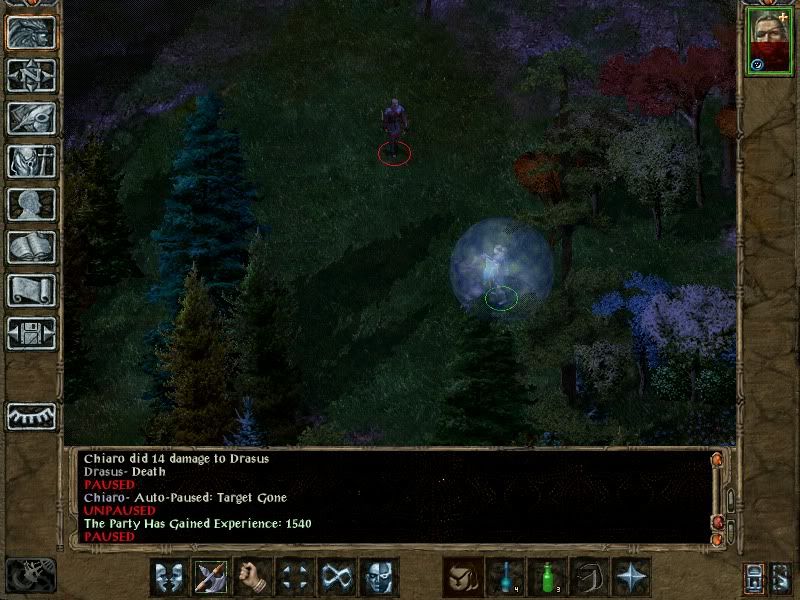Open the inventory screen

pyautogui.click(x=31, y=161)
